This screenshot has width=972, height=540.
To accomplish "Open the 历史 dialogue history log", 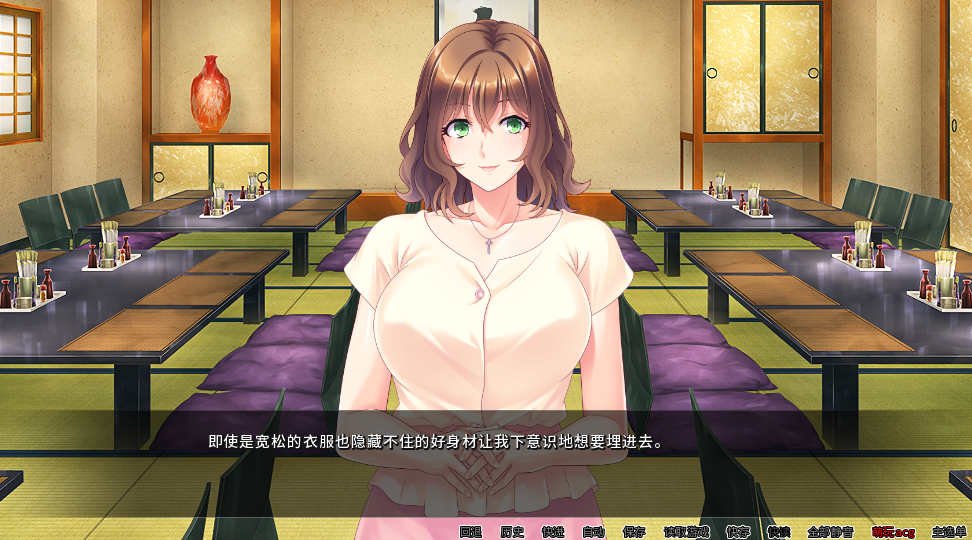I will click(x=512, y=532).
